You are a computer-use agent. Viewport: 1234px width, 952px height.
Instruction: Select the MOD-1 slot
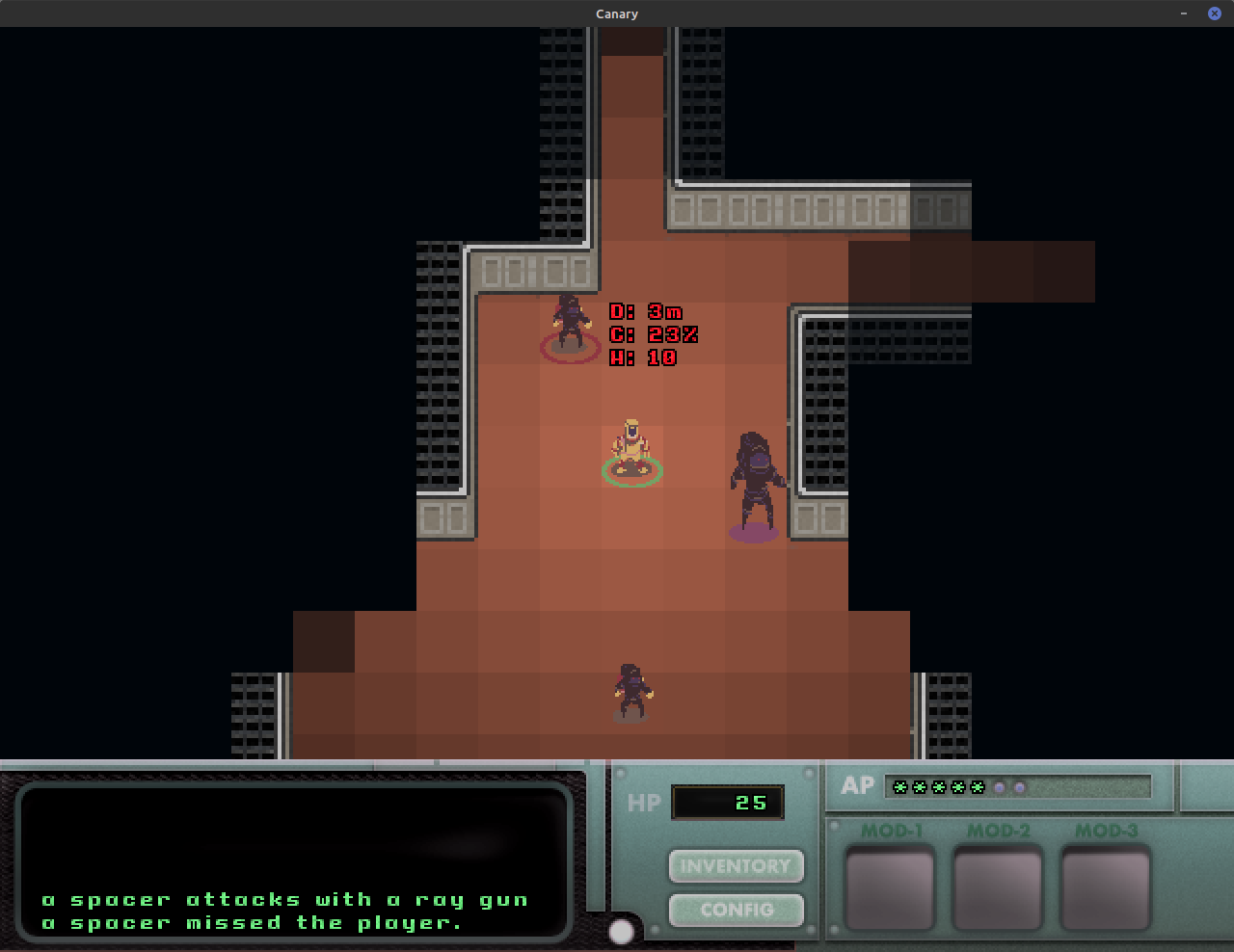889,886
